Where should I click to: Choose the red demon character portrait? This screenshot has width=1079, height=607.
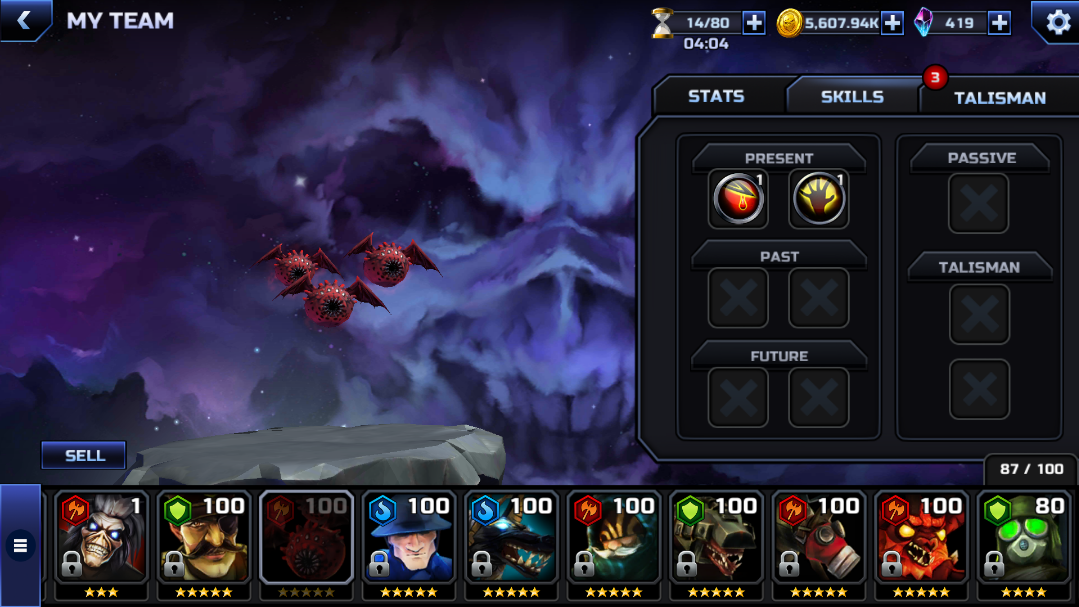(920, 541)
